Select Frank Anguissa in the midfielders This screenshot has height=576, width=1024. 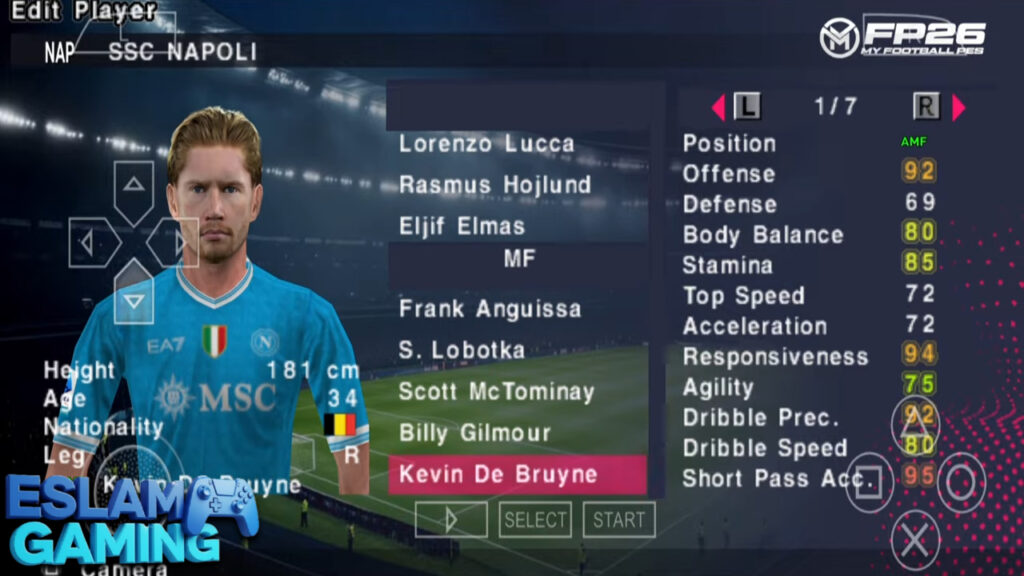[489, 309]
